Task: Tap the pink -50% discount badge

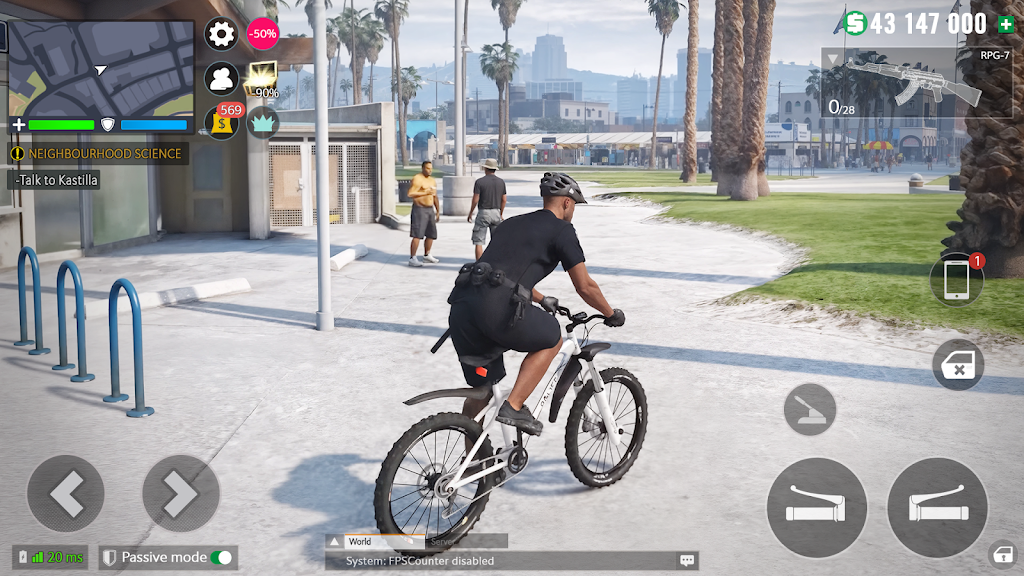Action: [263, 33]
